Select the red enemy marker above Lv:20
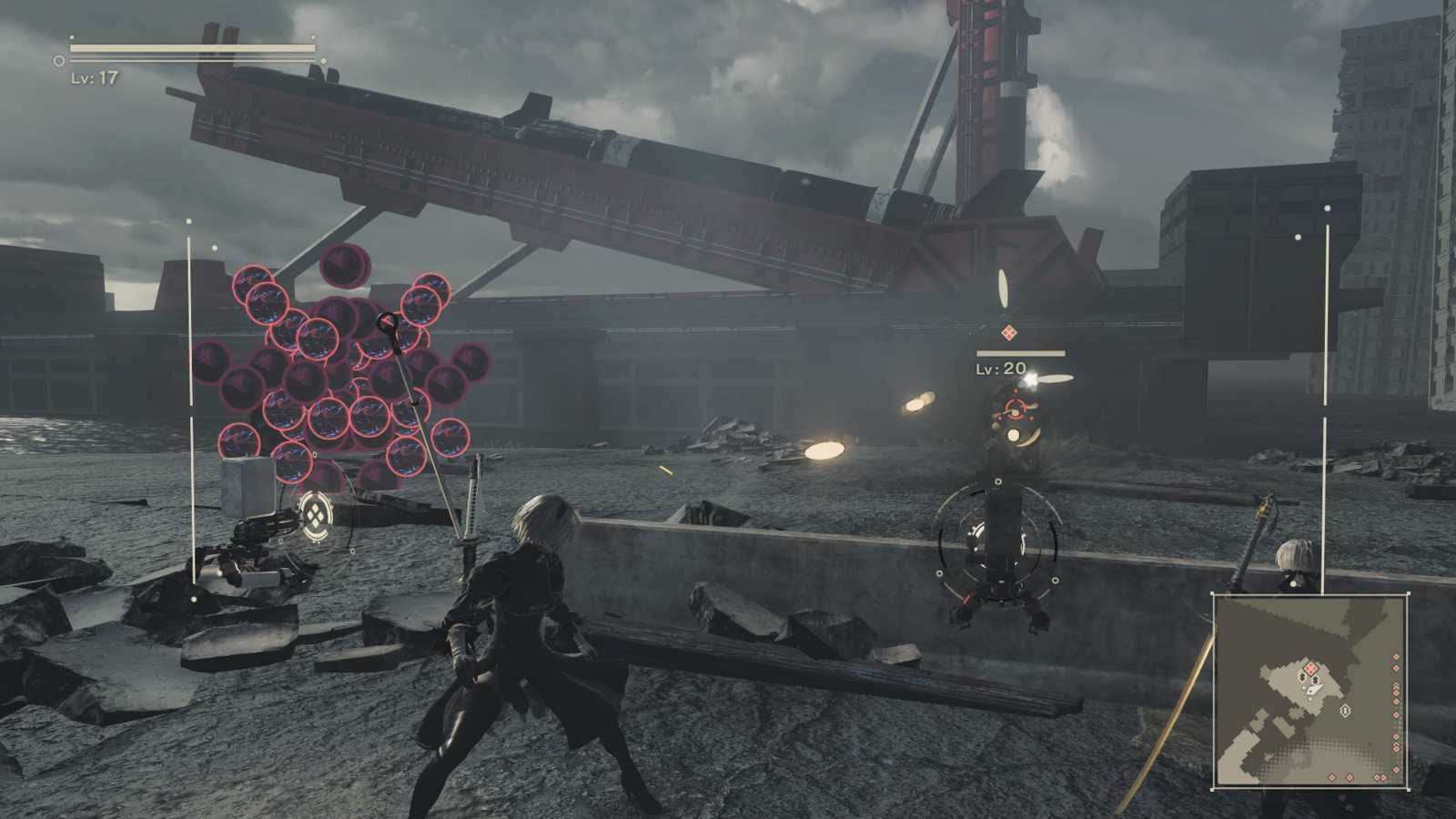The image size is (1456, 819). (x=1007, y=334)
